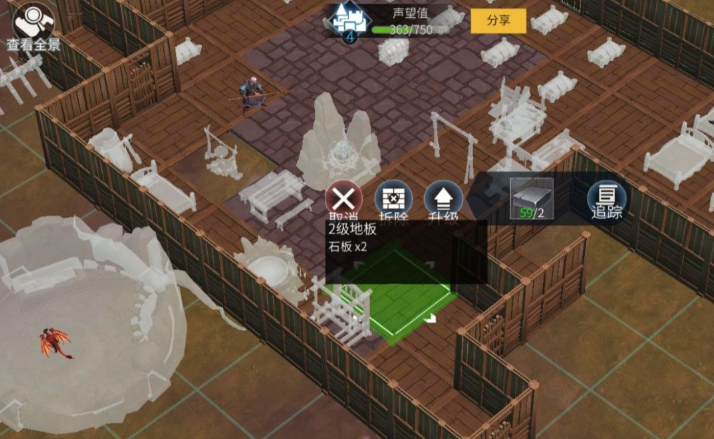This screenshot has width=714, height=439.
Task: Choose the 拆除 demolish button
Action: pos(393,199)
